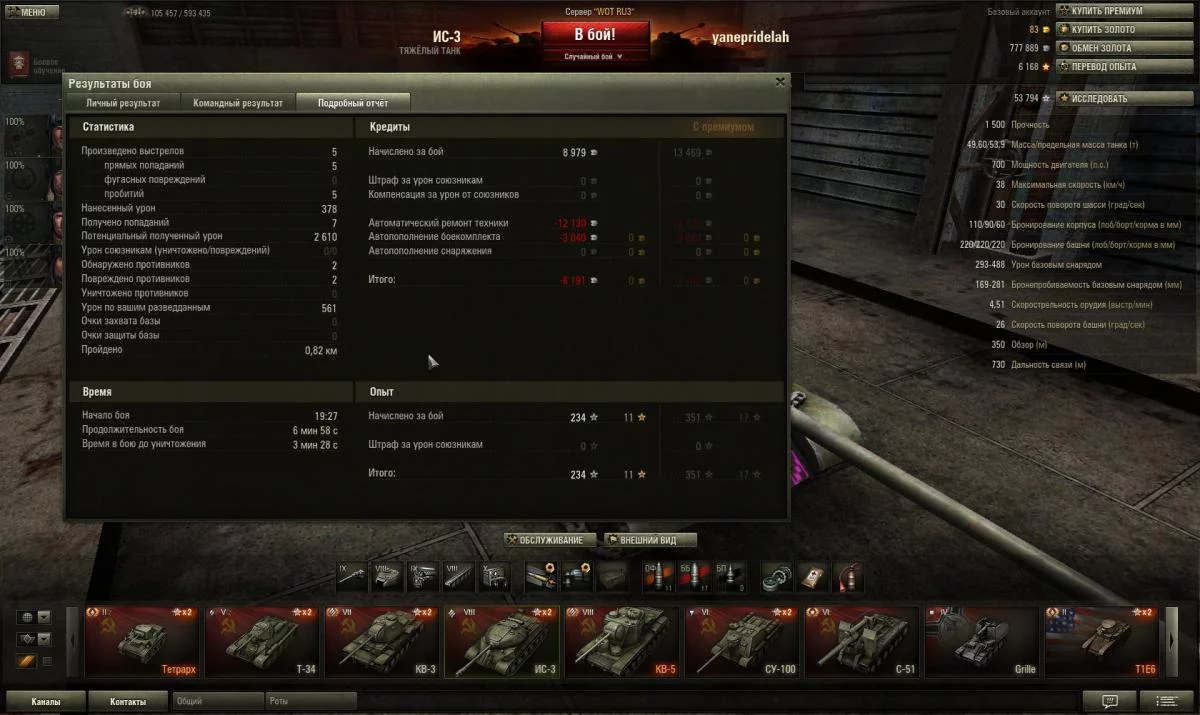The height and width of the screenshot is (715, 1200).
Task: Open the Каналы chat channels
Action: [x=45, y=701]
